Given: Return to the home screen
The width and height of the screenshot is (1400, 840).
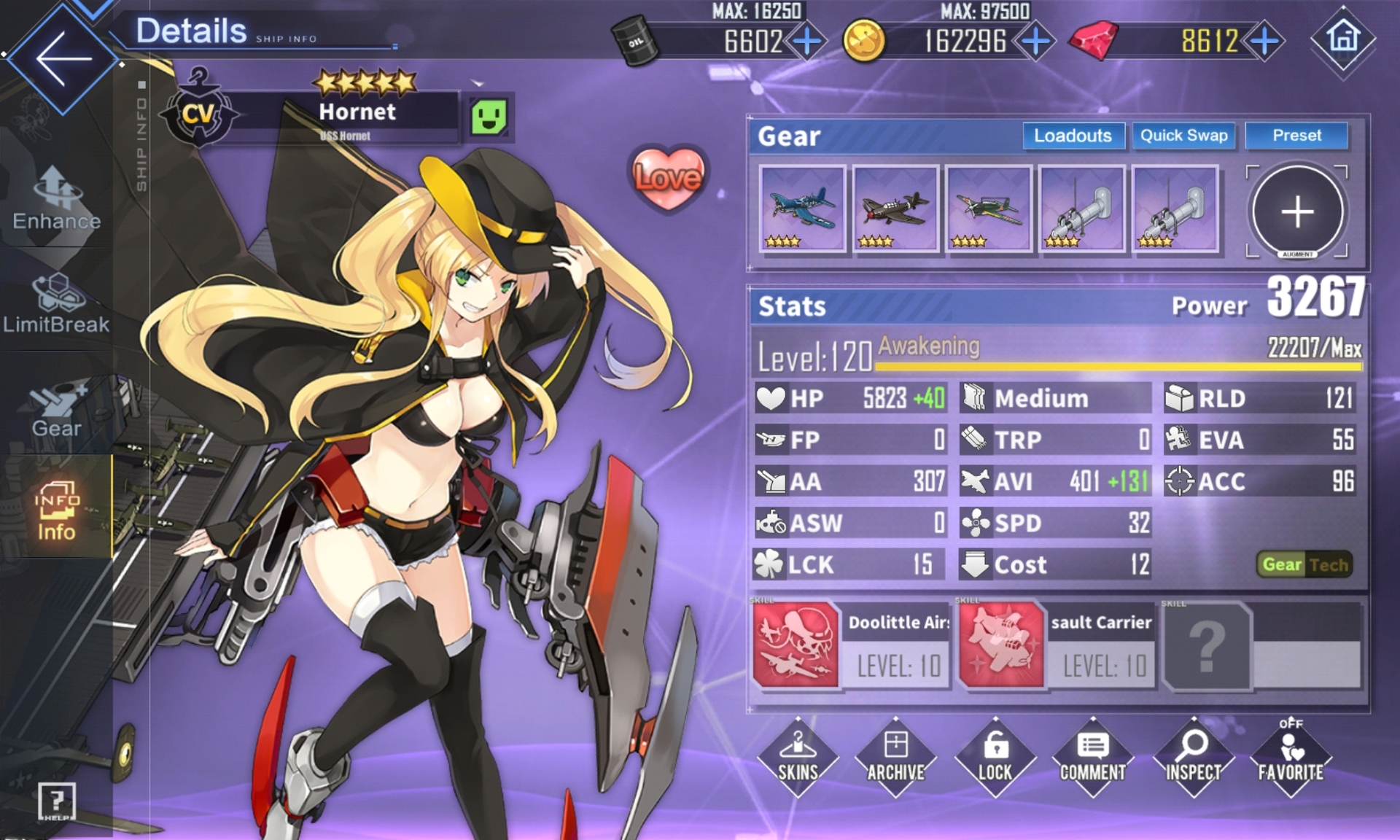Looking at the screenshot, I should pyautogui.click(x=1343, y=38).
